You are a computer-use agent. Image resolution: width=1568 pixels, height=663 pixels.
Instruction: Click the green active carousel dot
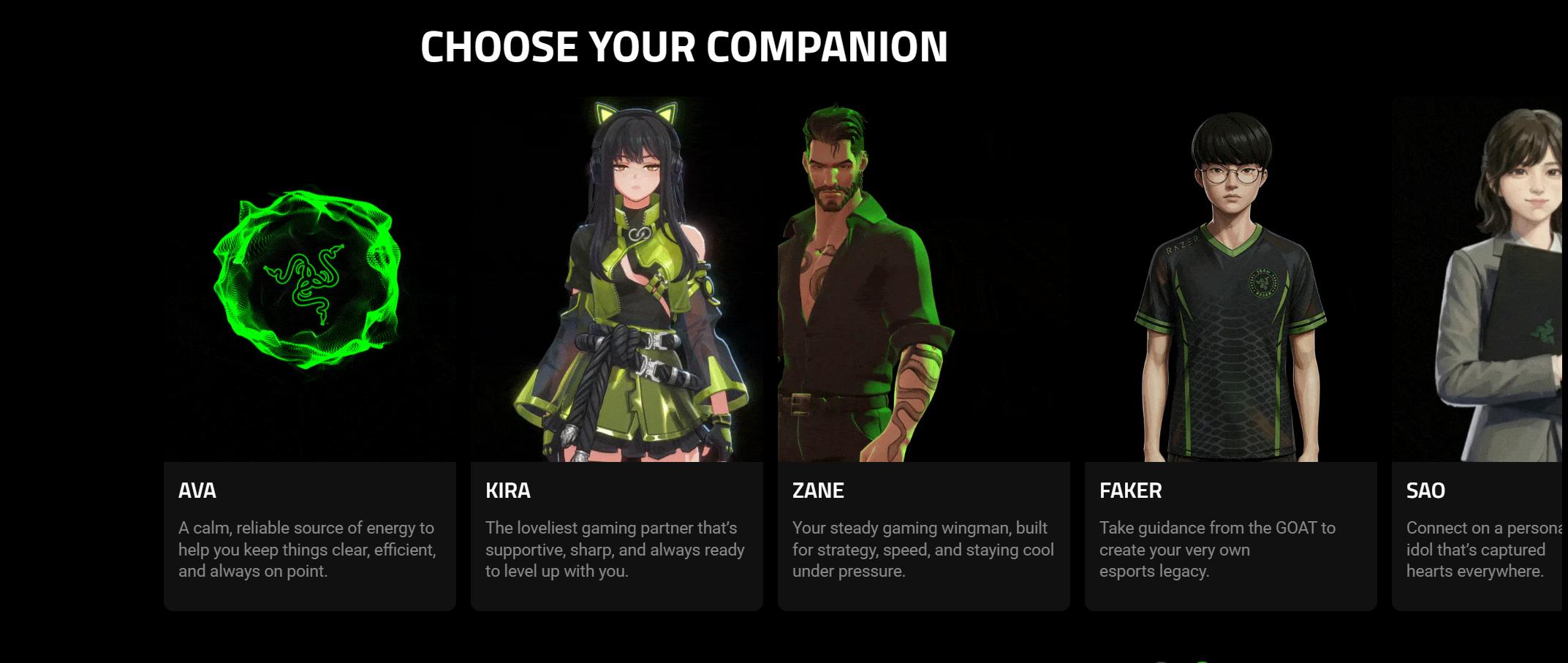click(x=1202, y=660)
